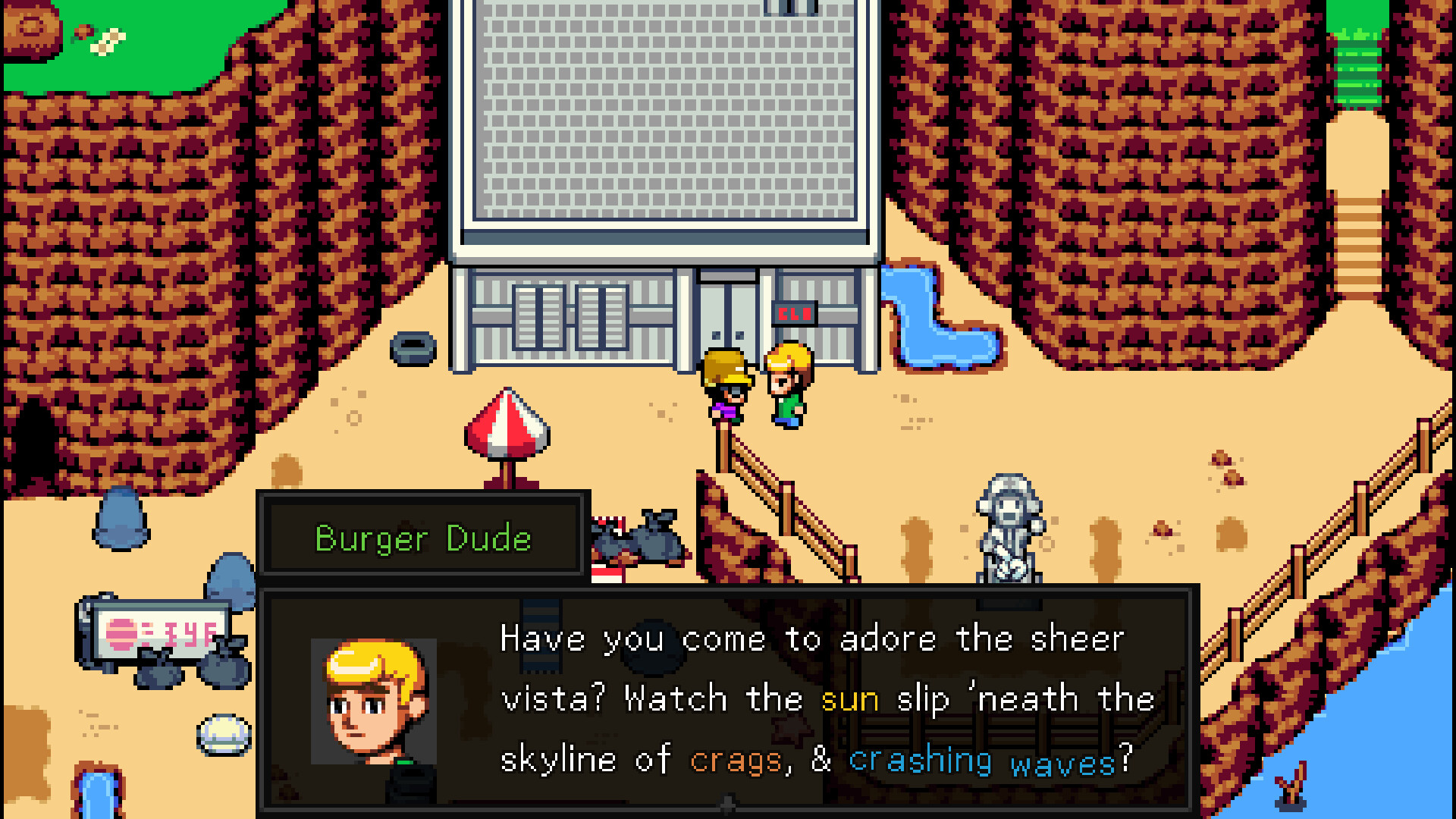Viewport: 1456px width, 819px height.
Task: Click the continue arrow below the dialogue box
Action: pyautogui.click(x=728, y=805)
